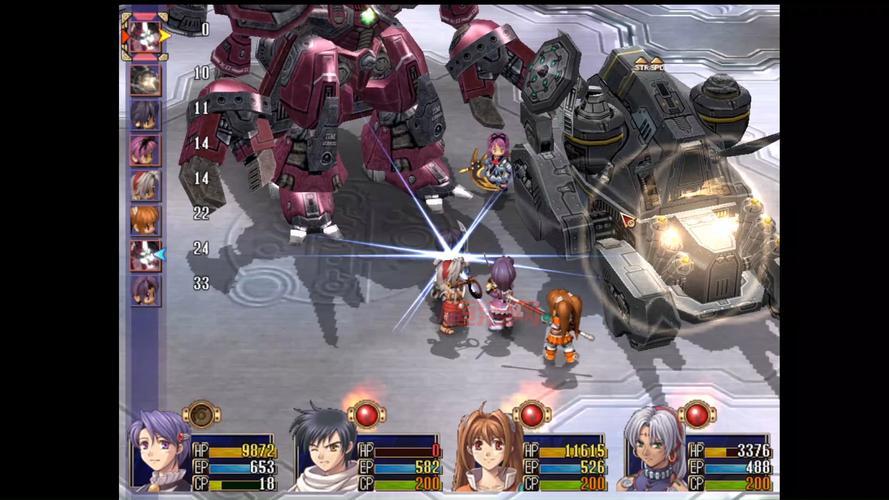Select the dark tank portrait in turn order

[x=145, y=80]
